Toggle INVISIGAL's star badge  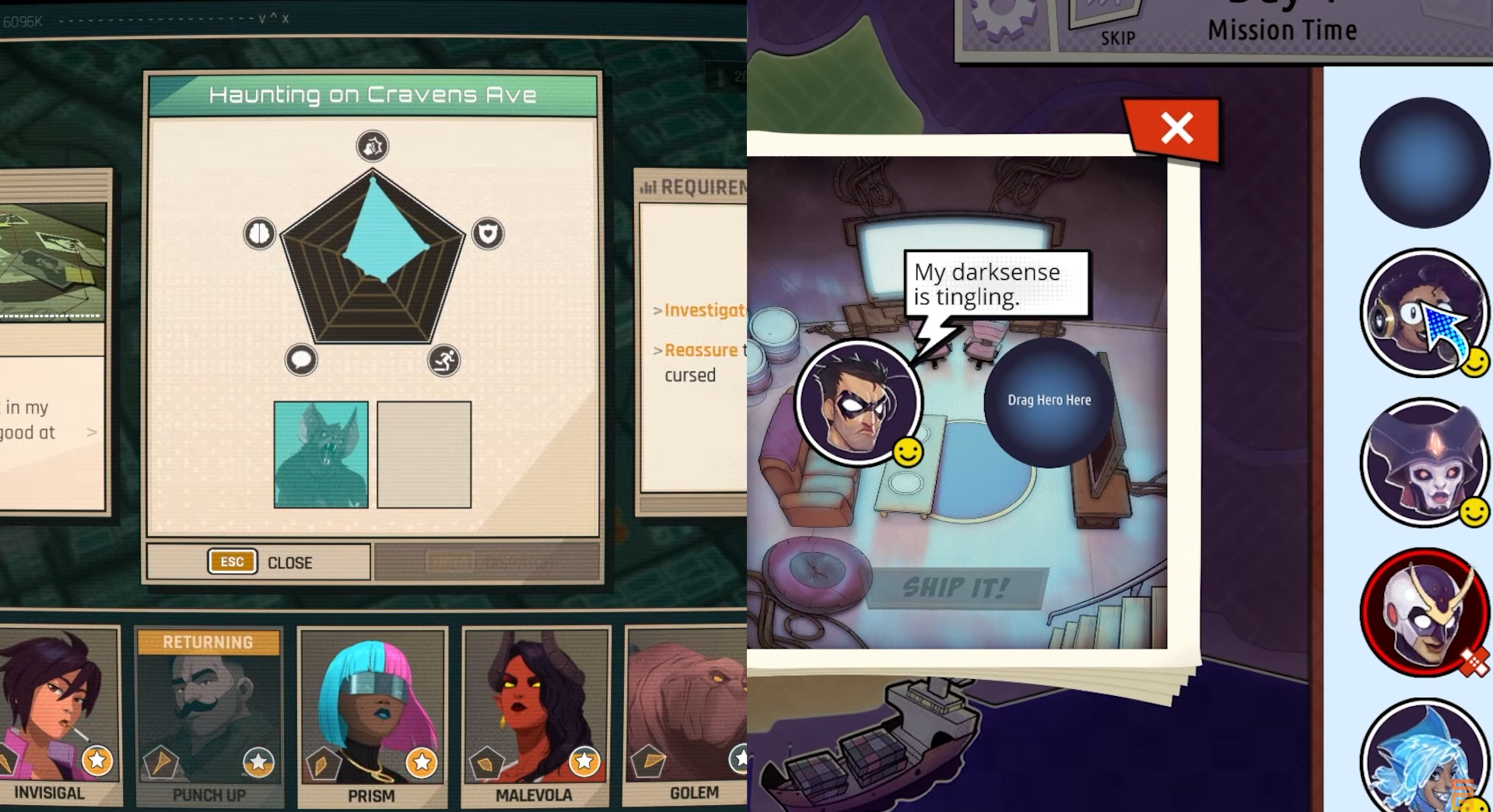[97, 761]
